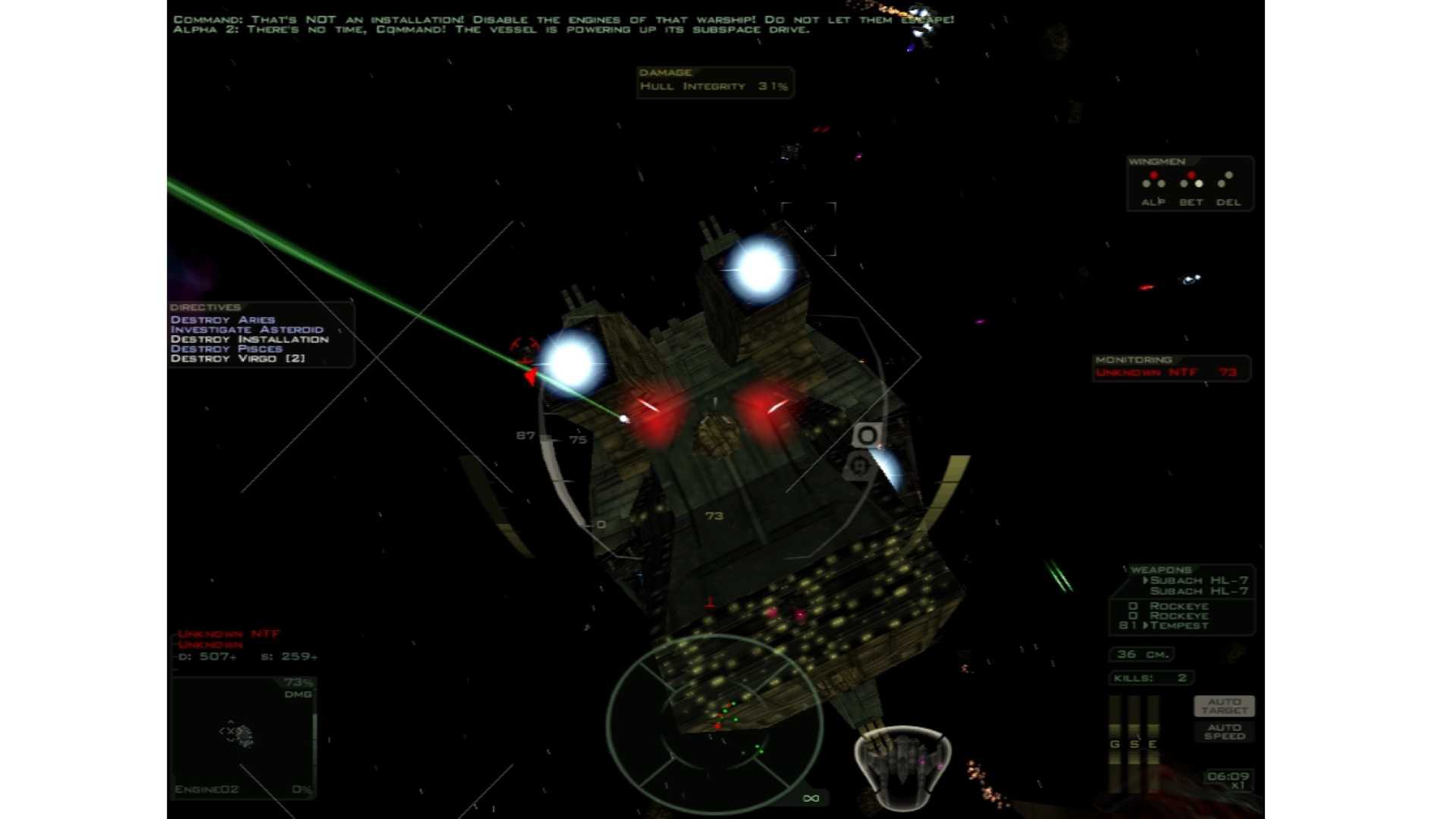Screen dimensions: 1456x819
Task: Choose the Destroy Installation directive
Action: (249, 340)
